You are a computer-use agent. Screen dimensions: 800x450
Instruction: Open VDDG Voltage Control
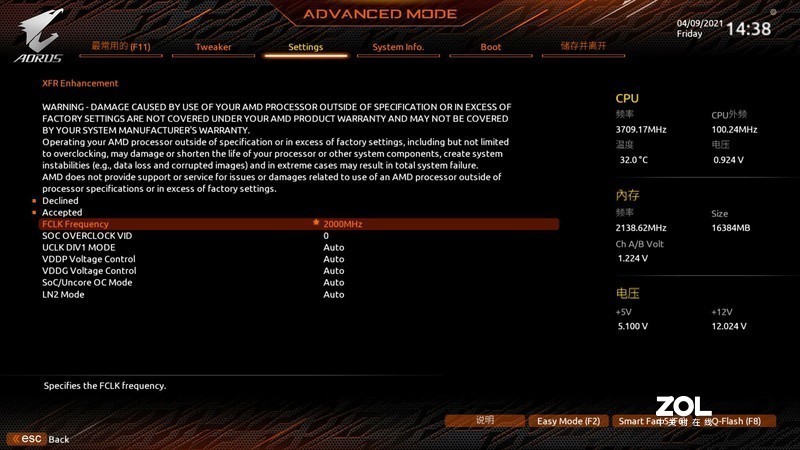pos(89,271)
